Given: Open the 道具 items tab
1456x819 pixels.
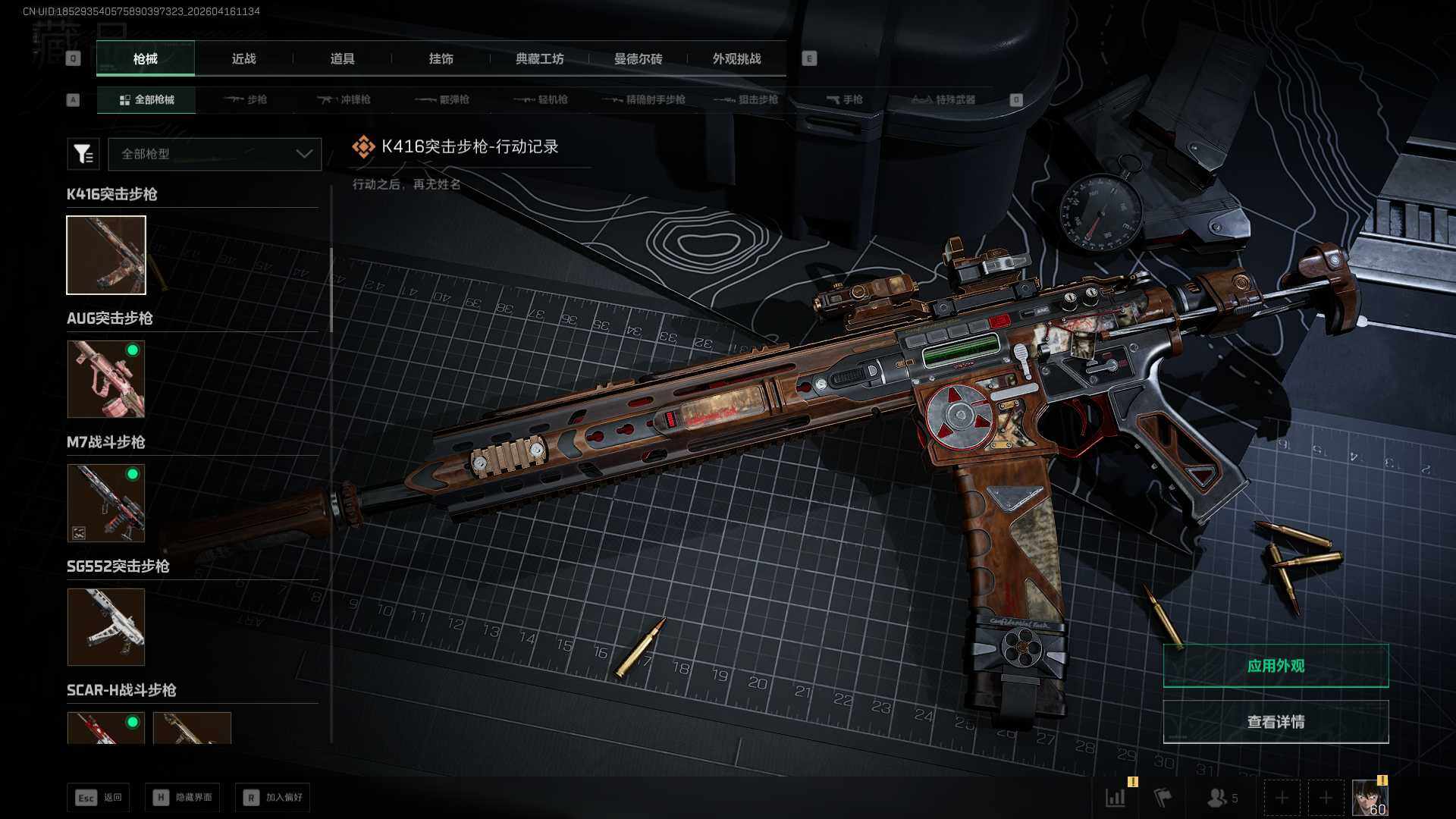Looking at the screenshot, I should click(342, 58).
